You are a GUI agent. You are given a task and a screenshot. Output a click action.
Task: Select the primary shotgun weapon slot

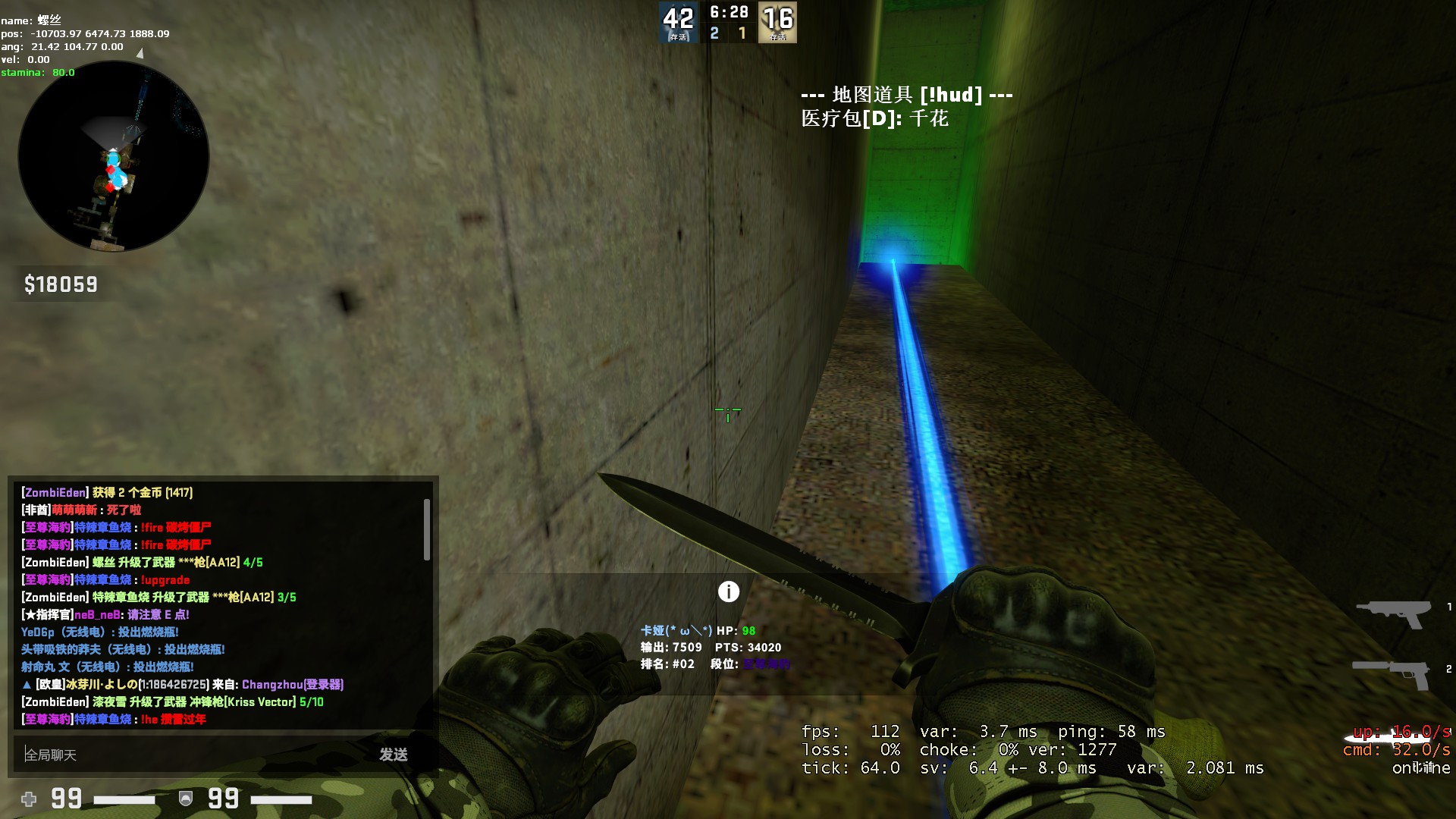[1393, 613]
